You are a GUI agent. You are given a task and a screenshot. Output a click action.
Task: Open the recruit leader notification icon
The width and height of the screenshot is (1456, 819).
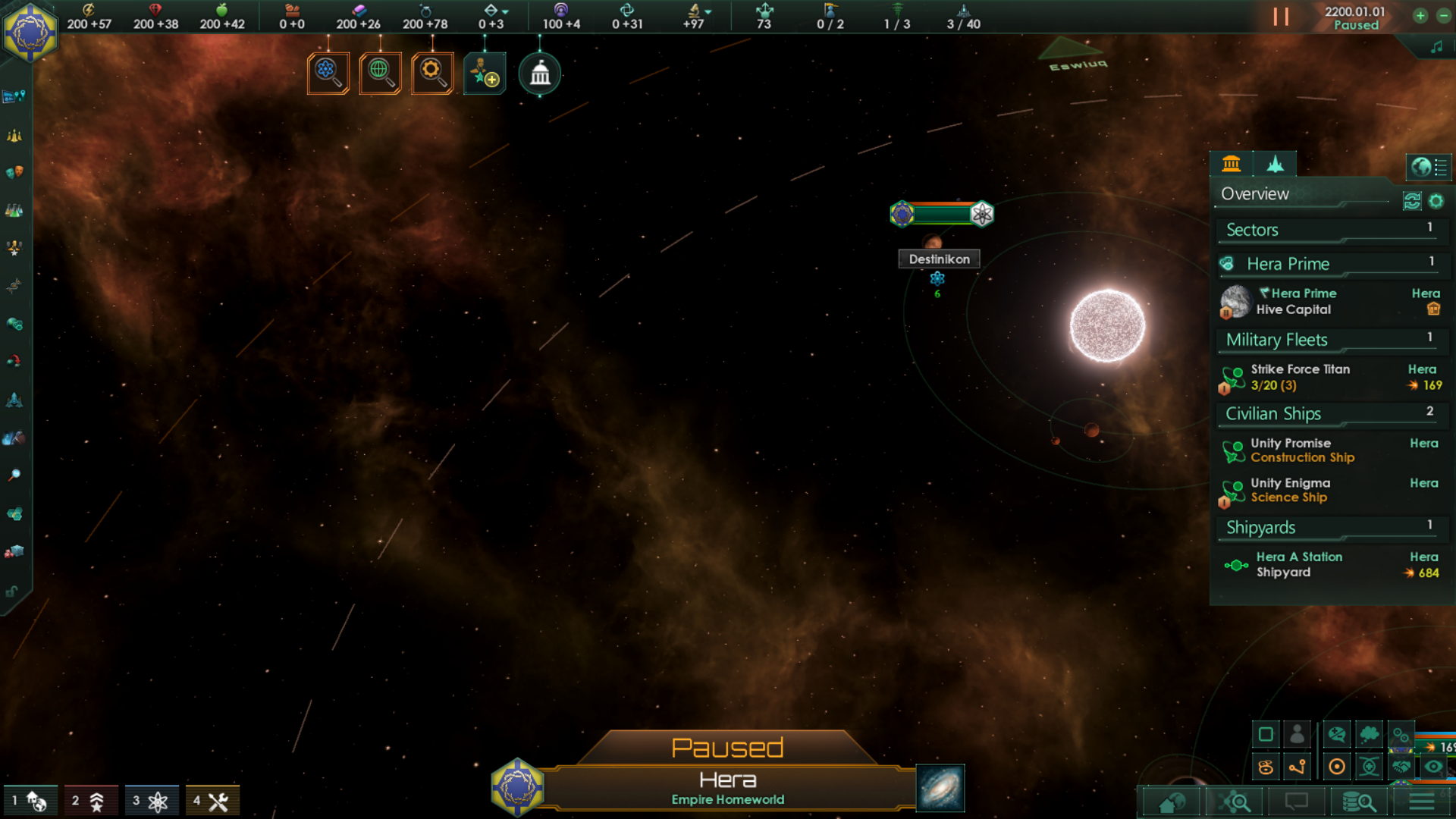pos(485,74)
